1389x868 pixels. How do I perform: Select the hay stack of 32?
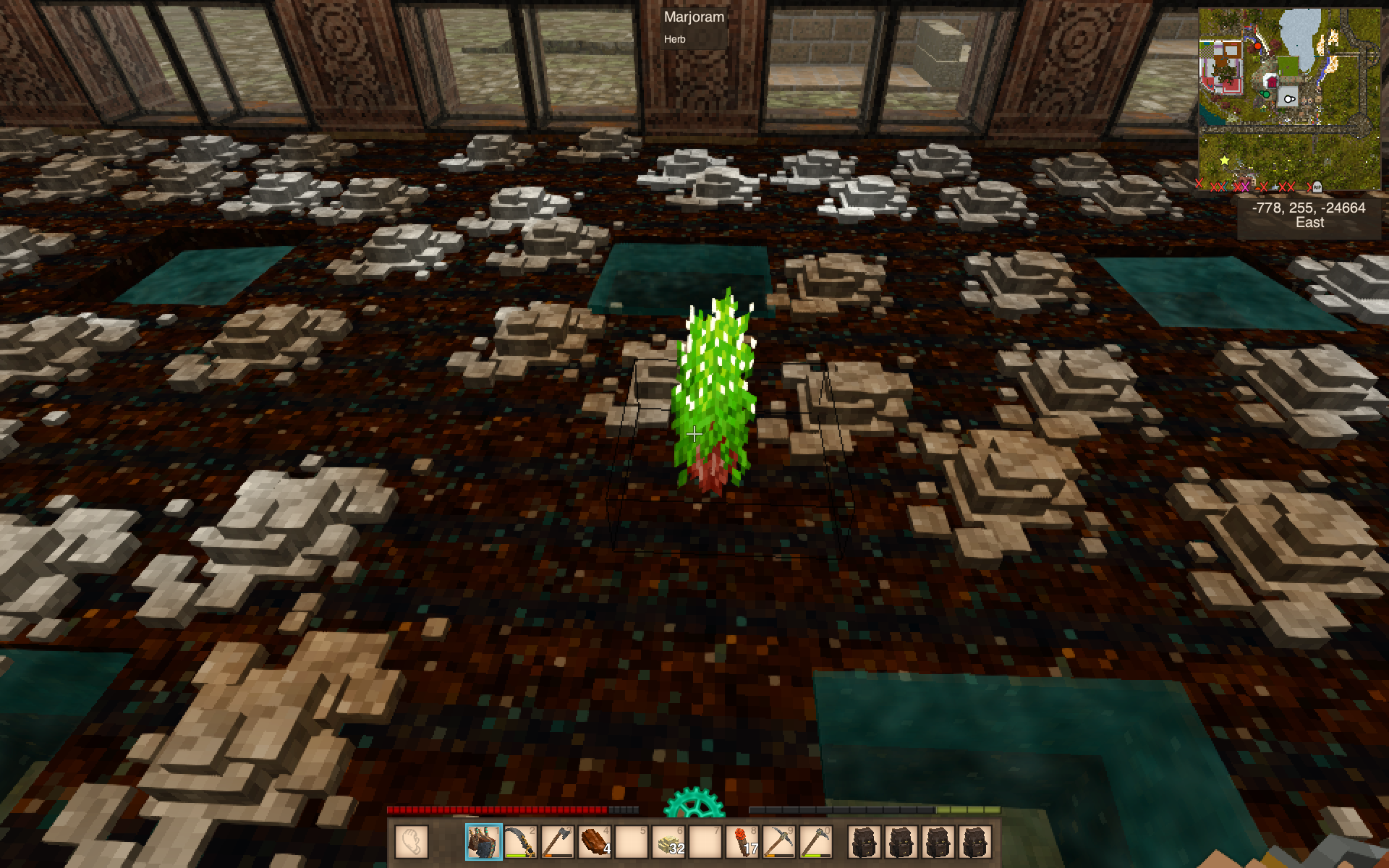point(668,842)
